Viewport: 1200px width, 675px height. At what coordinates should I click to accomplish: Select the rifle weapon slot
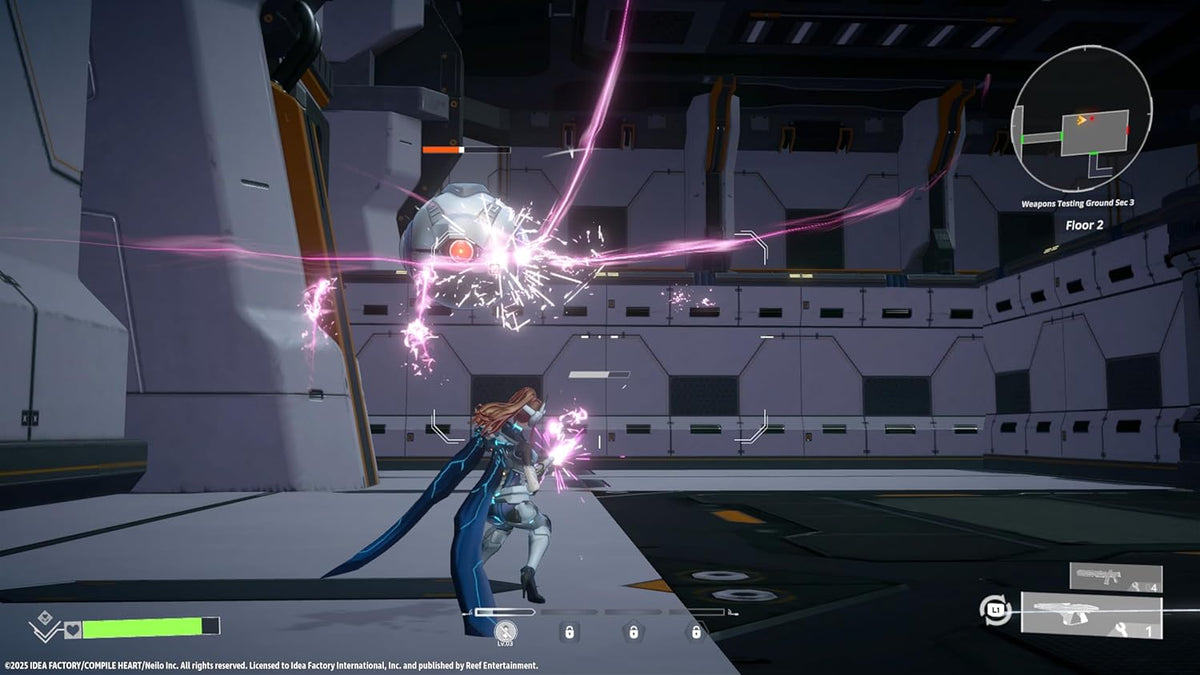pyautogui.click(x=1116, y=577)
